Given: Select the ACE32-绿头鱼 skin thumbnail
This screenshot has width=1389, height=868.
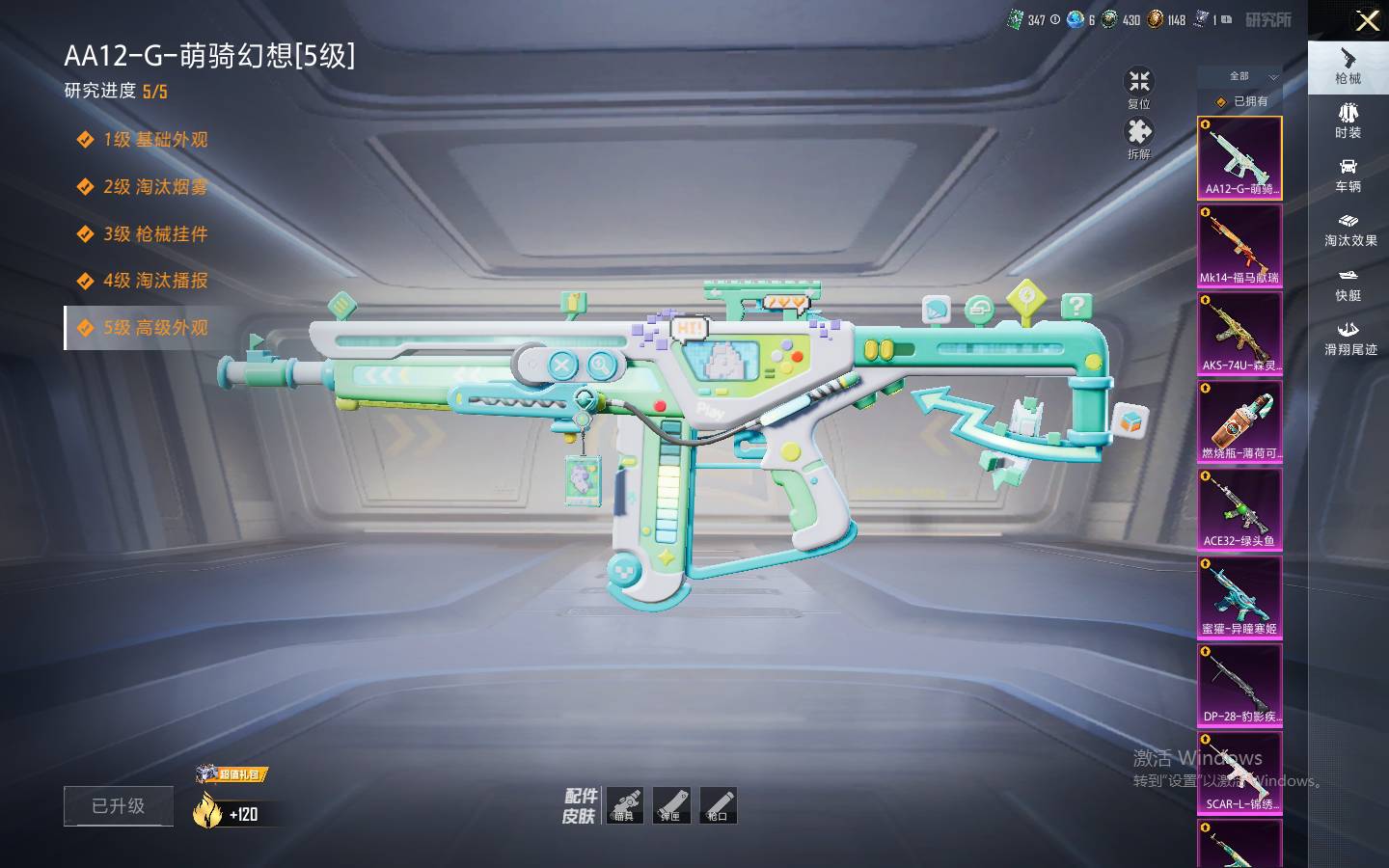Looking at the screenshot, I should tap(1239, 508).
